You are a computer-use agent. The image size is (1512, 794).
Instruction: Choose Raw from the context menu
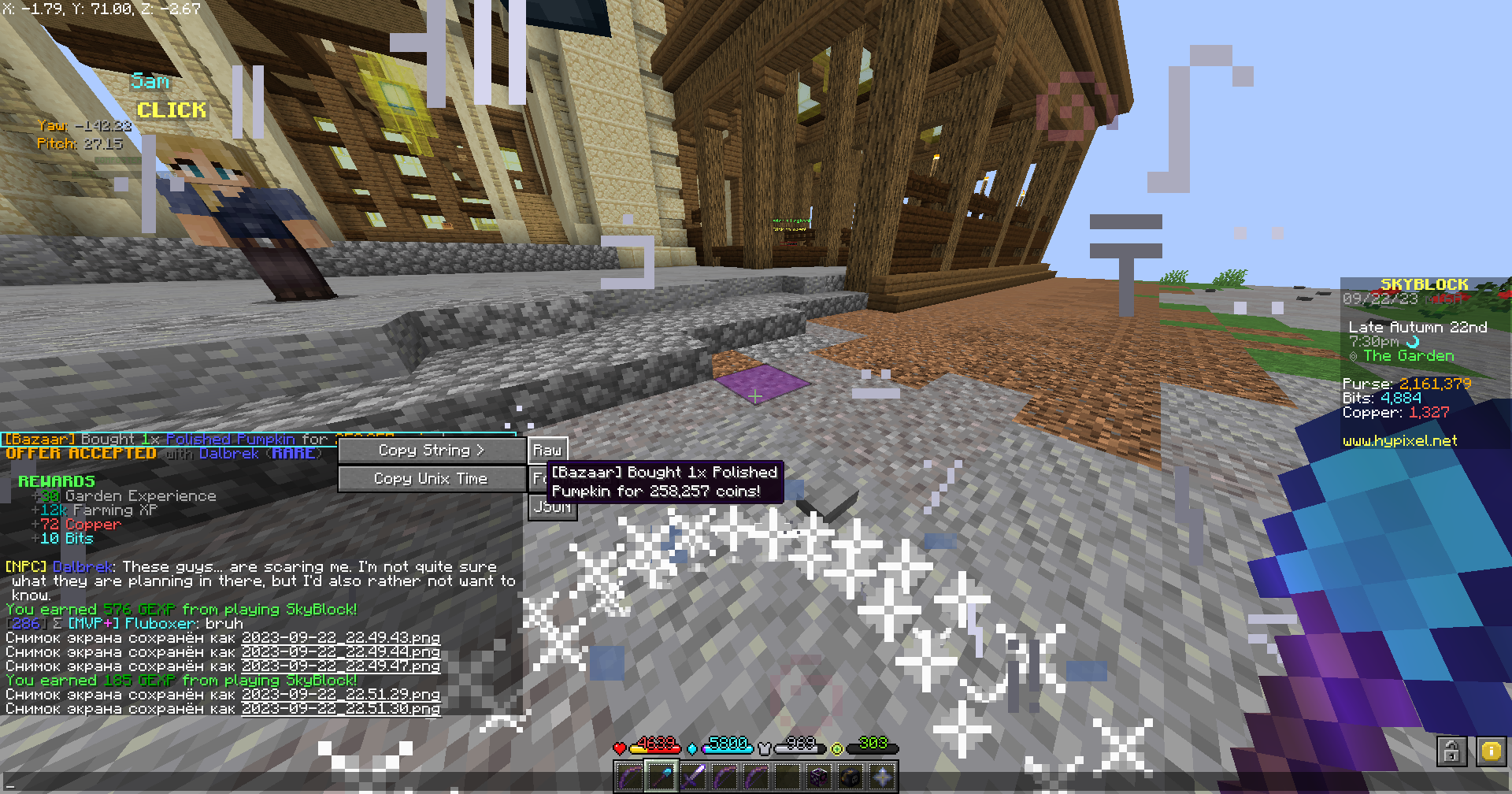coord(547,449)
